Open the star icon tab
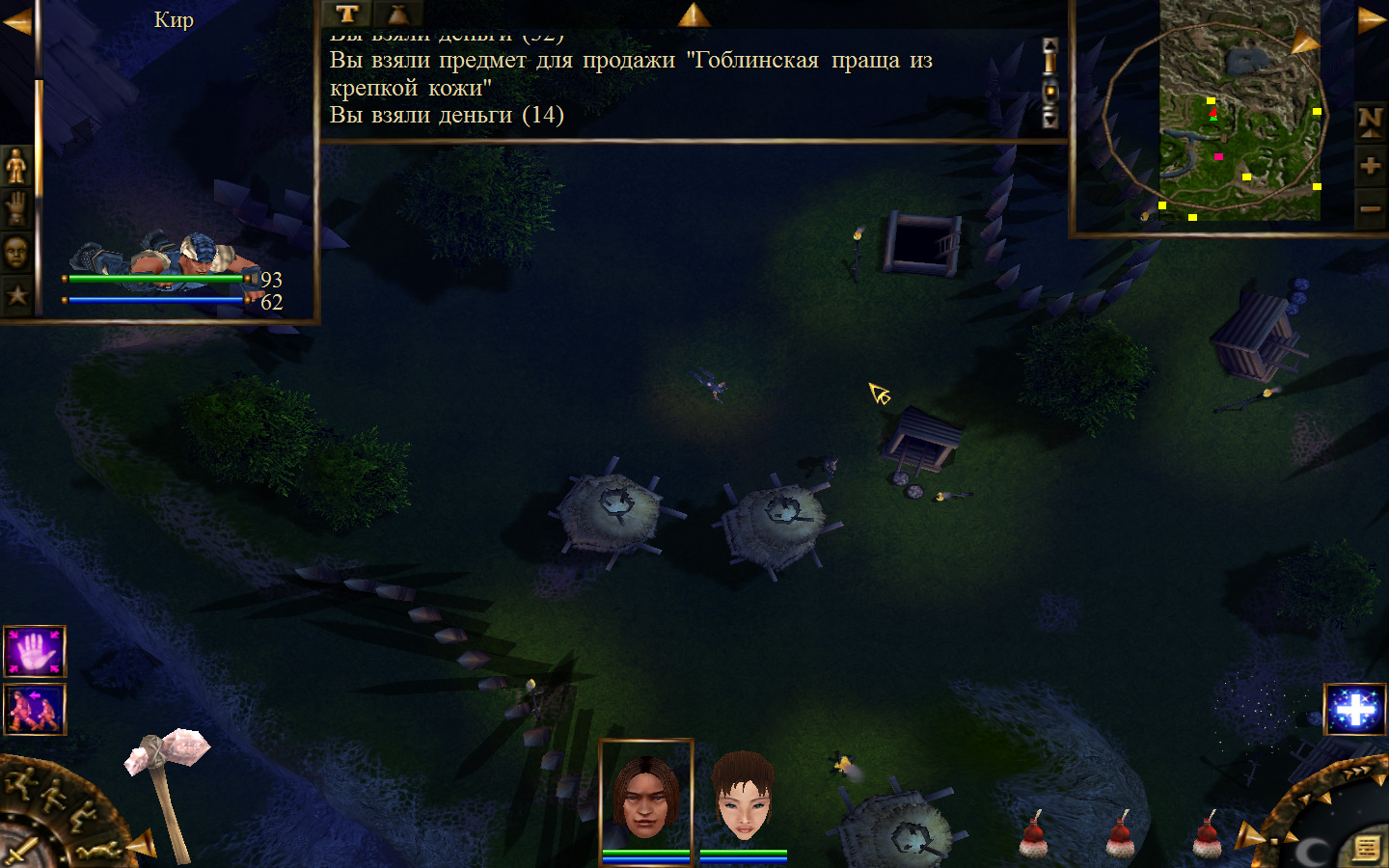Image resolution: width=1389 pixels, height=868 pixels. [x=16, y=295]
